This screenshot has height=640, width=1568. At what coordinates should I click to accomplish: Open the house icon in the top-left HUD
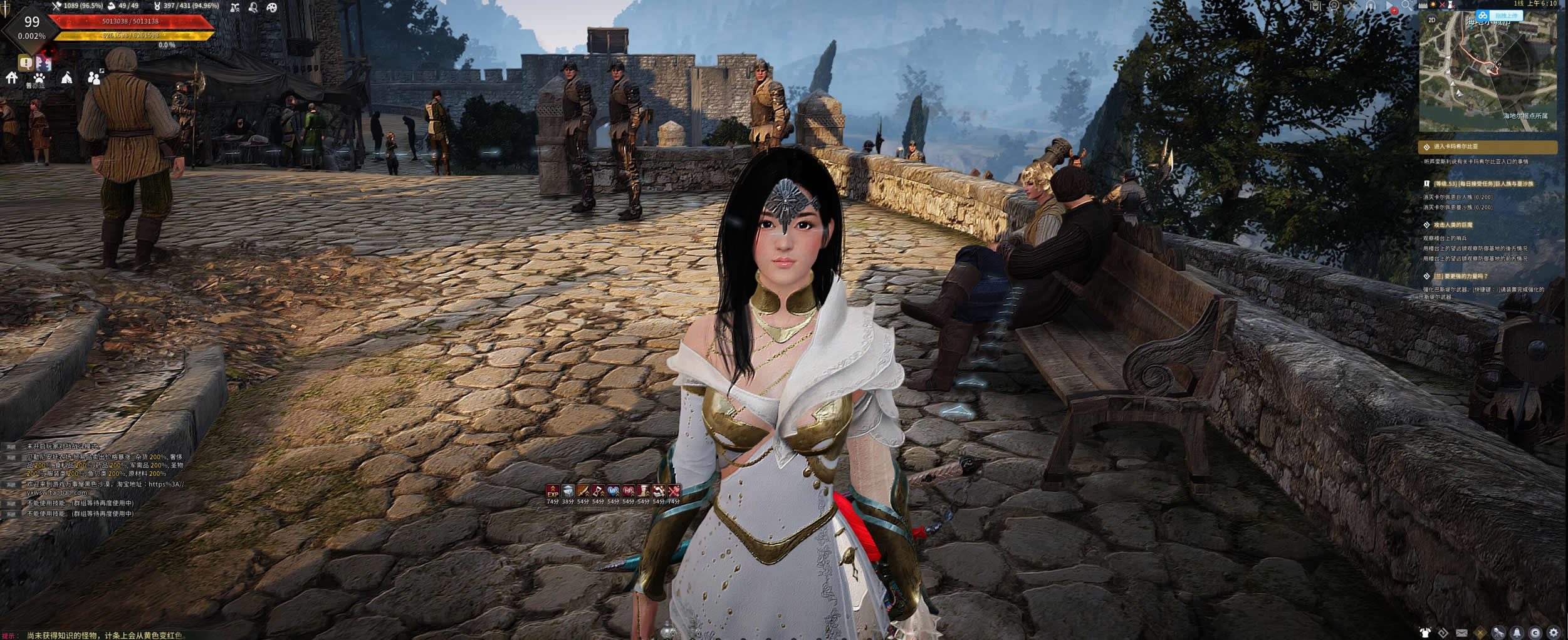11,78
